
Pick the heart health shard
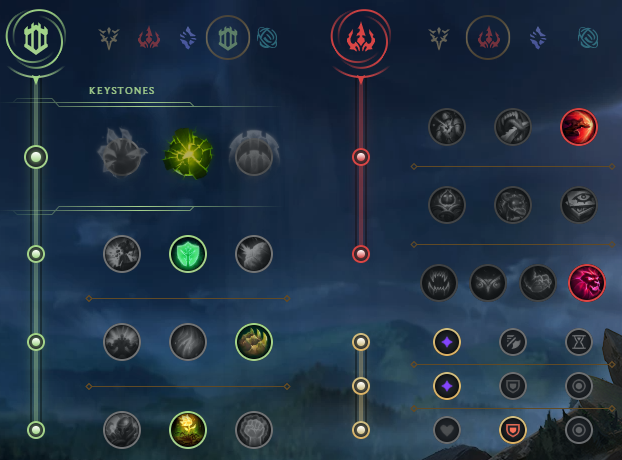click(x=447, y=430)
